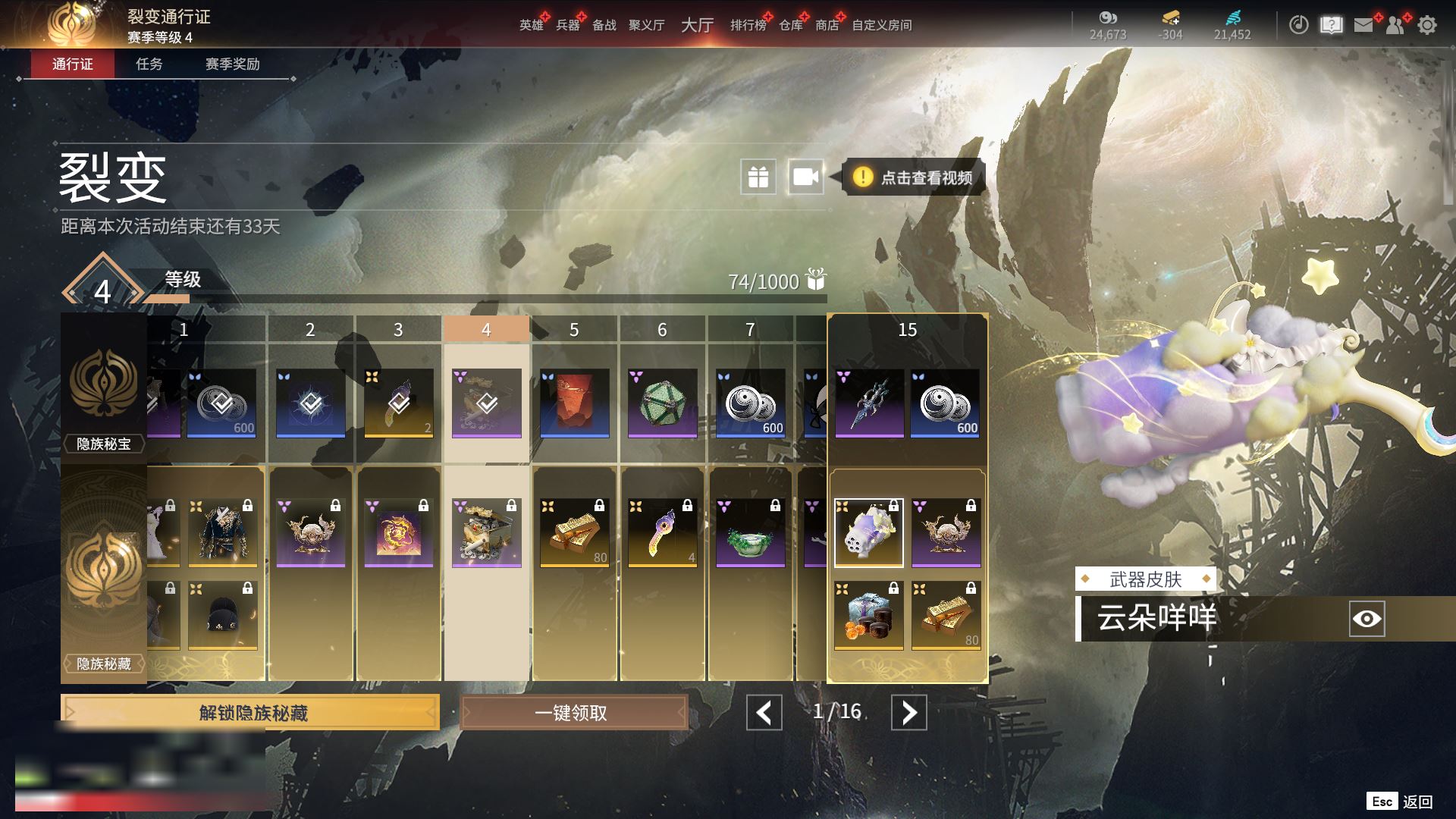Select the level 5 gold bars reward
The height and width of the screenshot is (819, 1456).
[574, 533]
